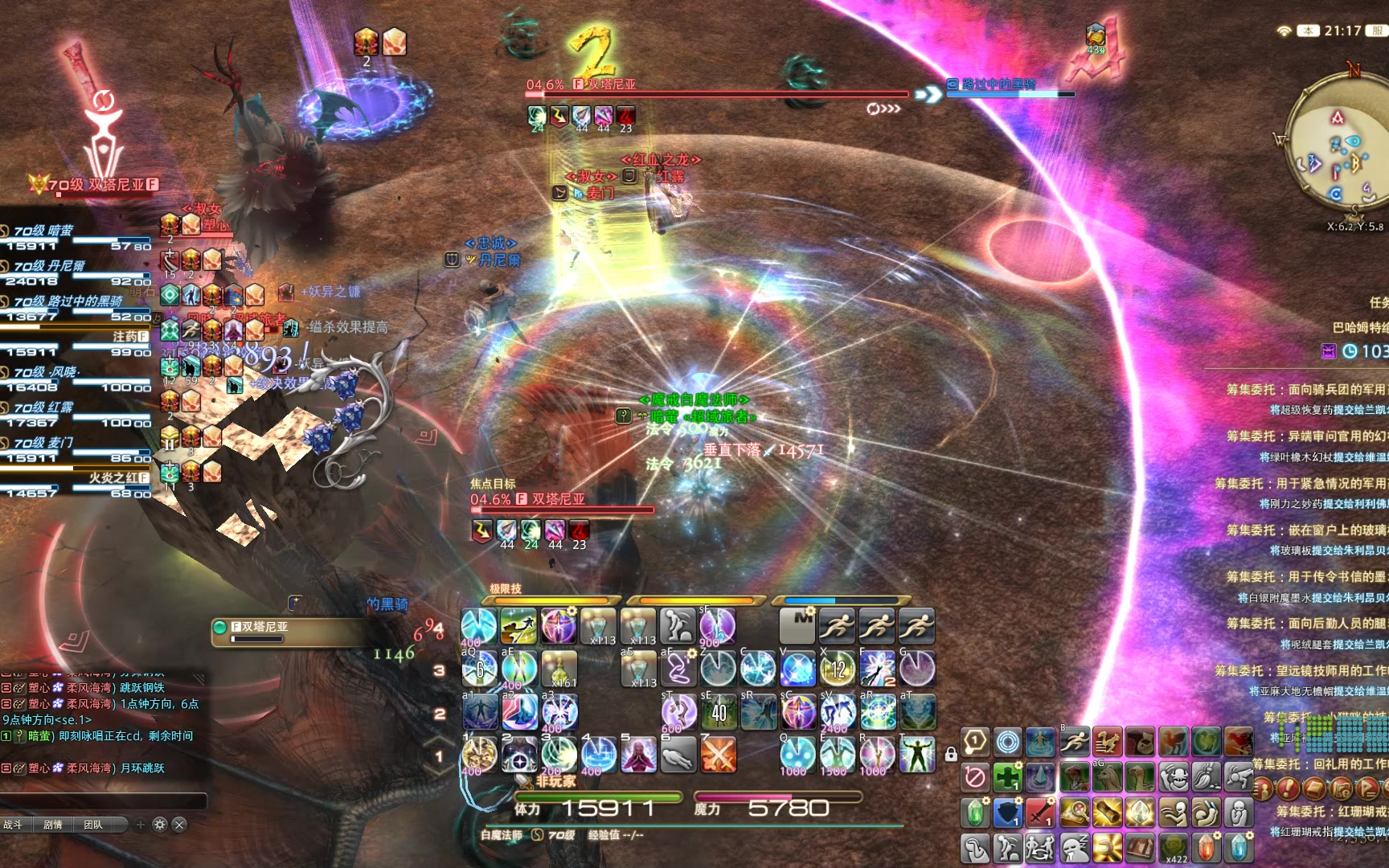Toggle the hotbar lock padlock icon
This screenshot has width=1389, height=868.
point(951,755)
